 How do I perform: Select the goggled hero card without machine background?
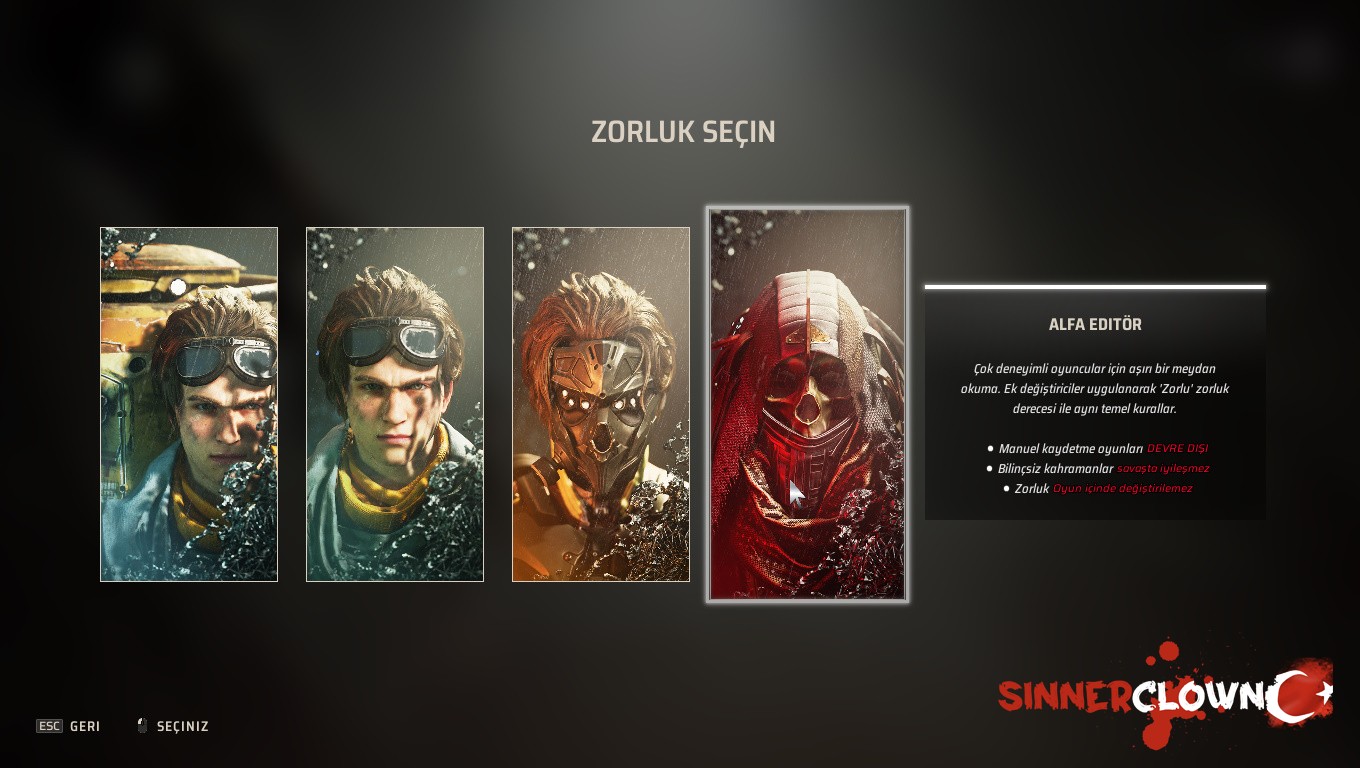coord(394,404)
